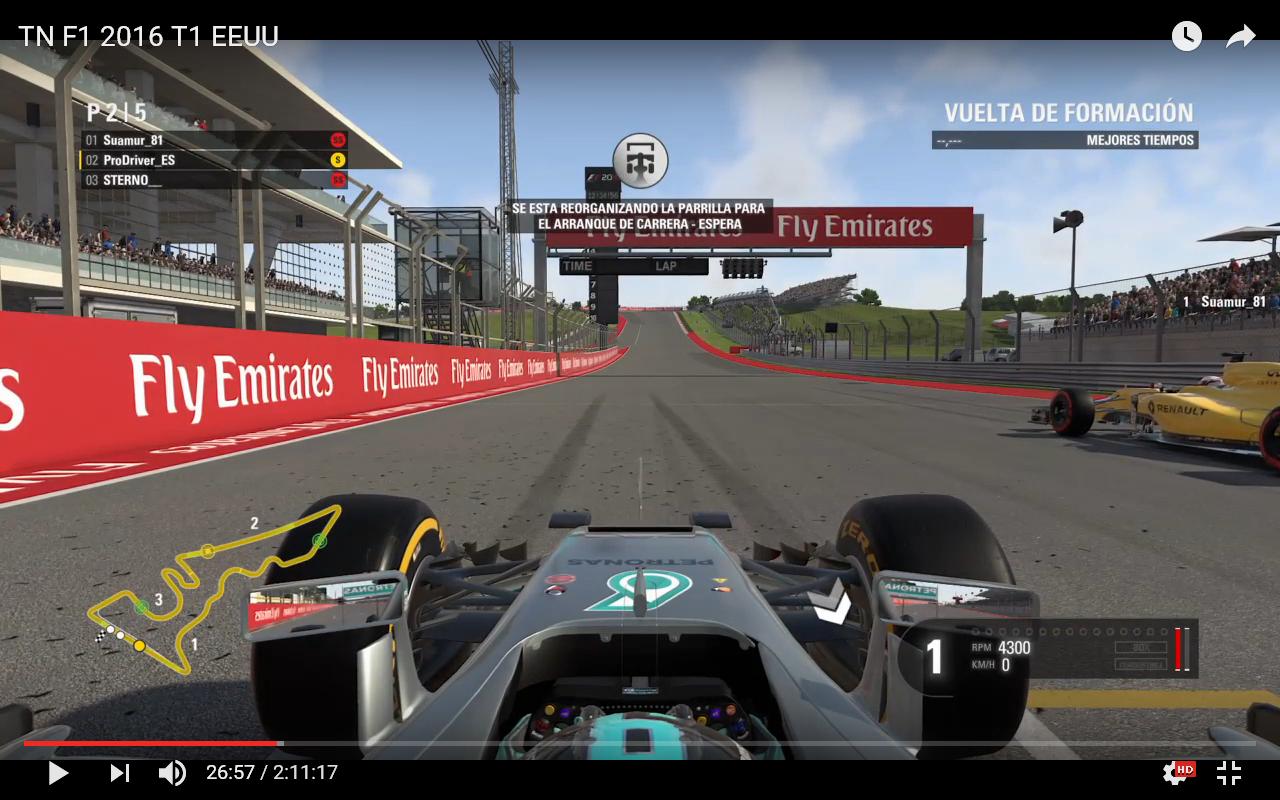Skip to the next video
The width and height of the screenshot is (1280, 800).
pyautogui.click(x=119, y=773)
